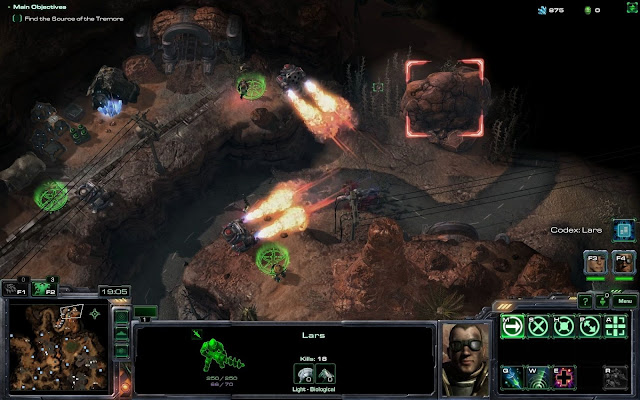
Task: Select the F4 hero portrait
Action: click(622, 263)
